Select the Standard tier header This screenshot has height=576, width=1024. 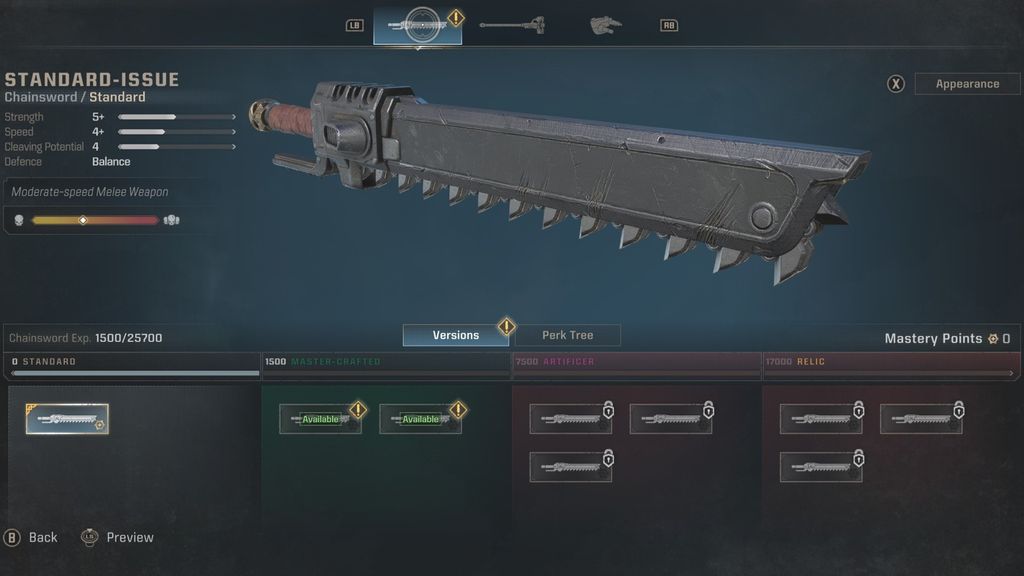point(132,362)
